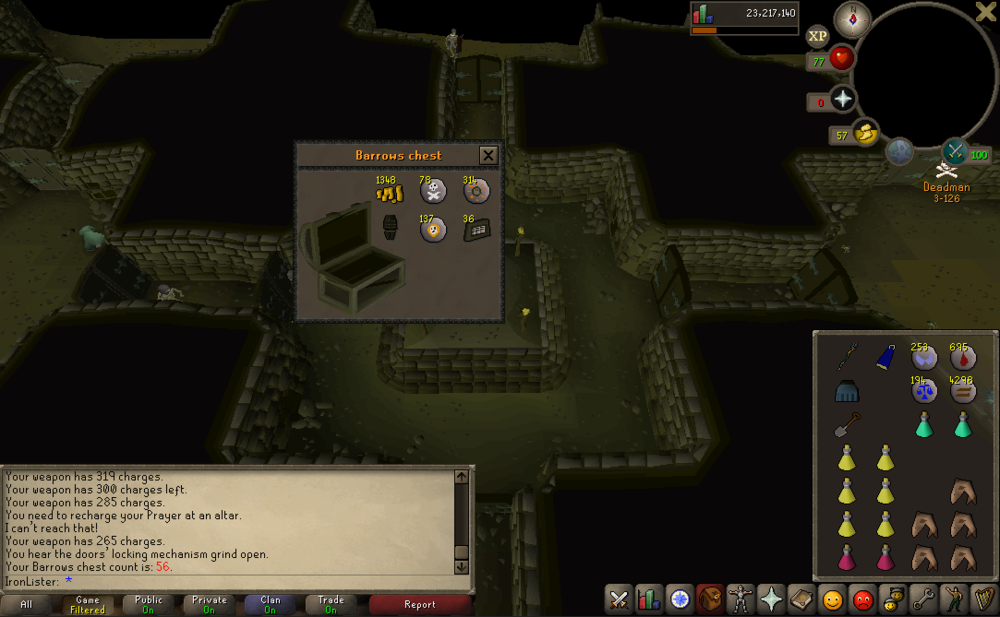This screenshot has width=1000, height=617.
Task: Open the Music Player harp tab
Action: 983,599
